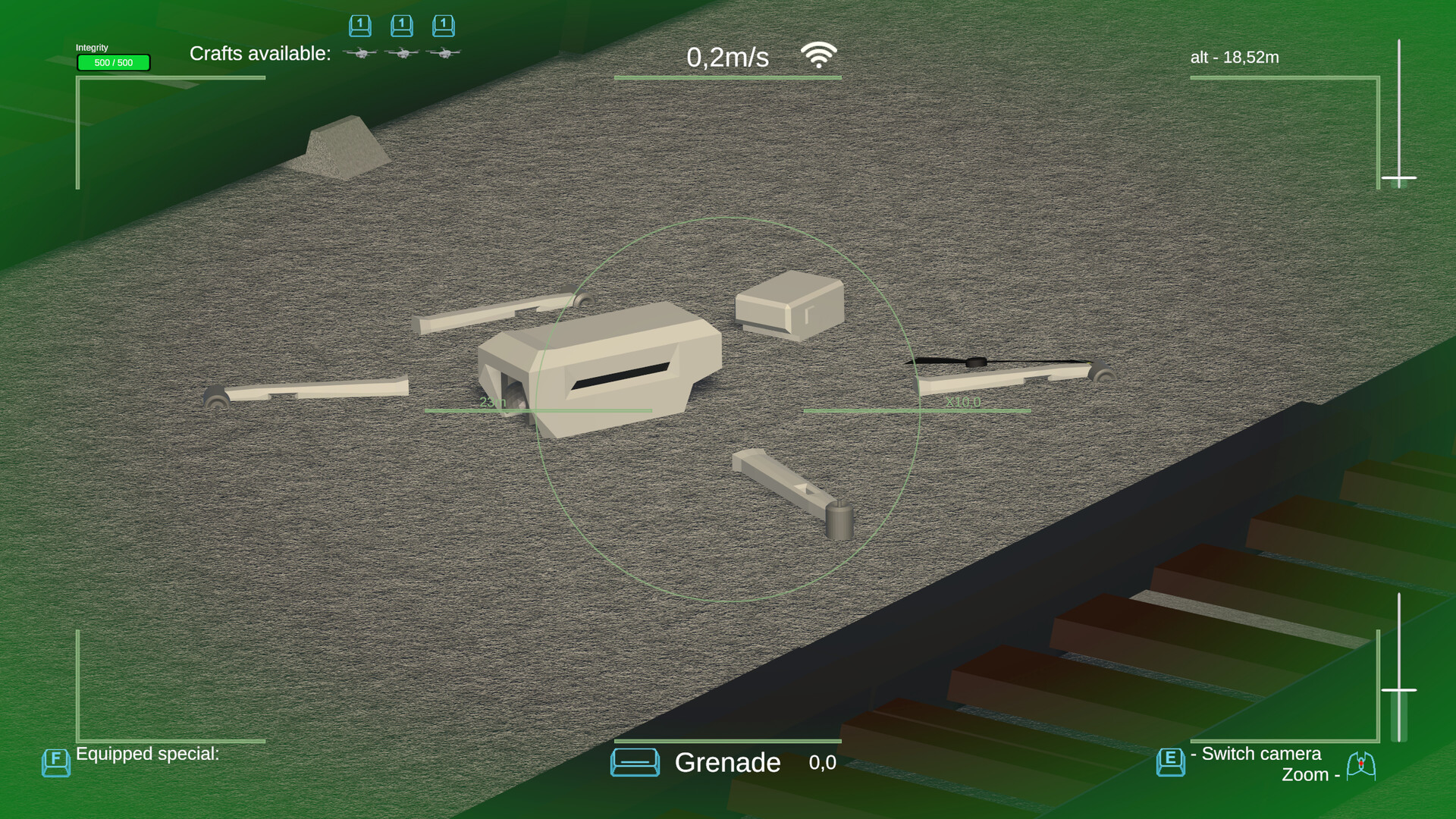Select the third drone craft icon
This screenshot has width=1456, height=819.
[444, 53]
